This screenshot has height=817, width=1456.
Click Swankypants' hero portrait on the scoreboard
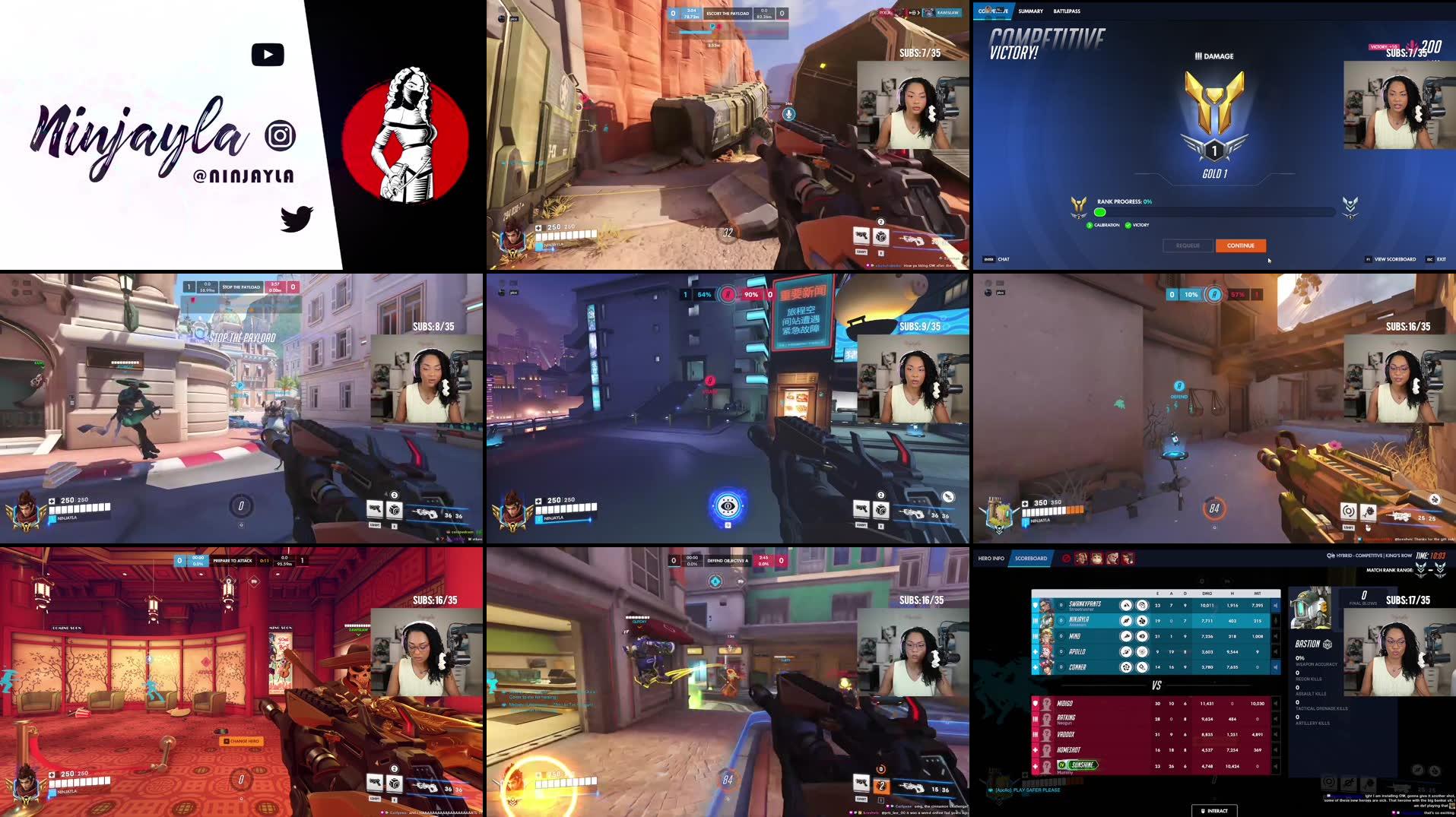[x=1046, y=606]
